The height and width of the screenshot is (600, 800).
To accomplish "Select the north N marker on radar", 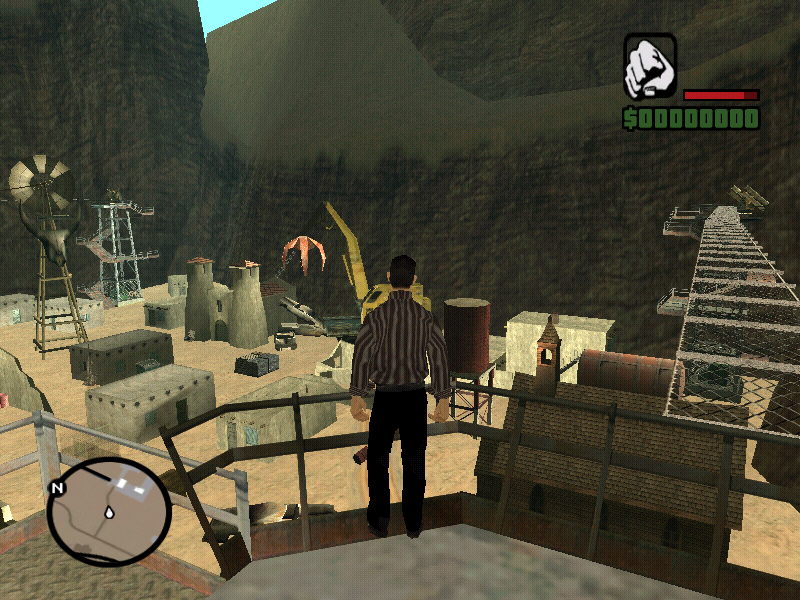I will pyautogui.click(x=56, y=488).
